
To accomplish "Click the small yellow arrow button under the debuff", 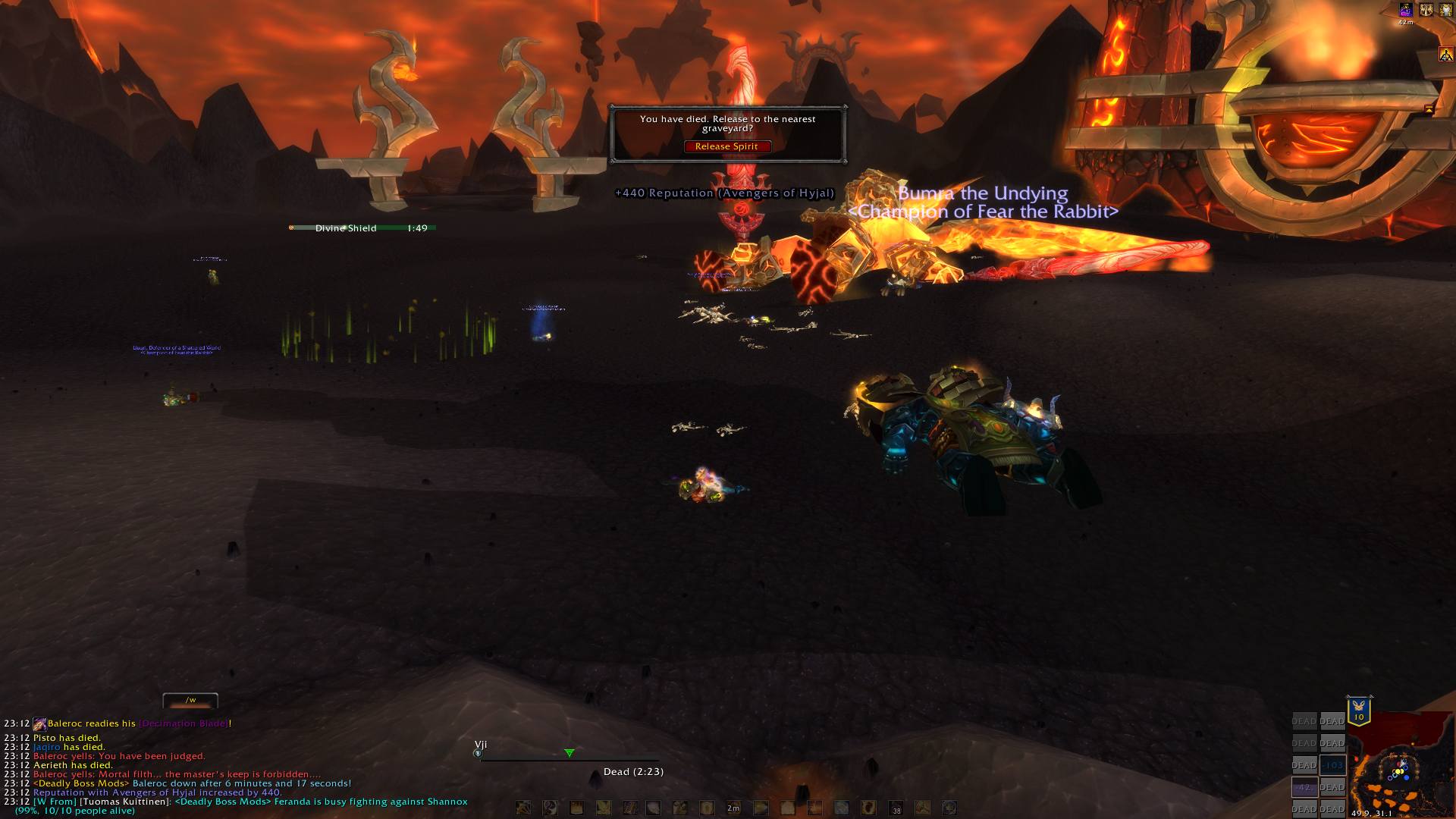I will 1429,109.
